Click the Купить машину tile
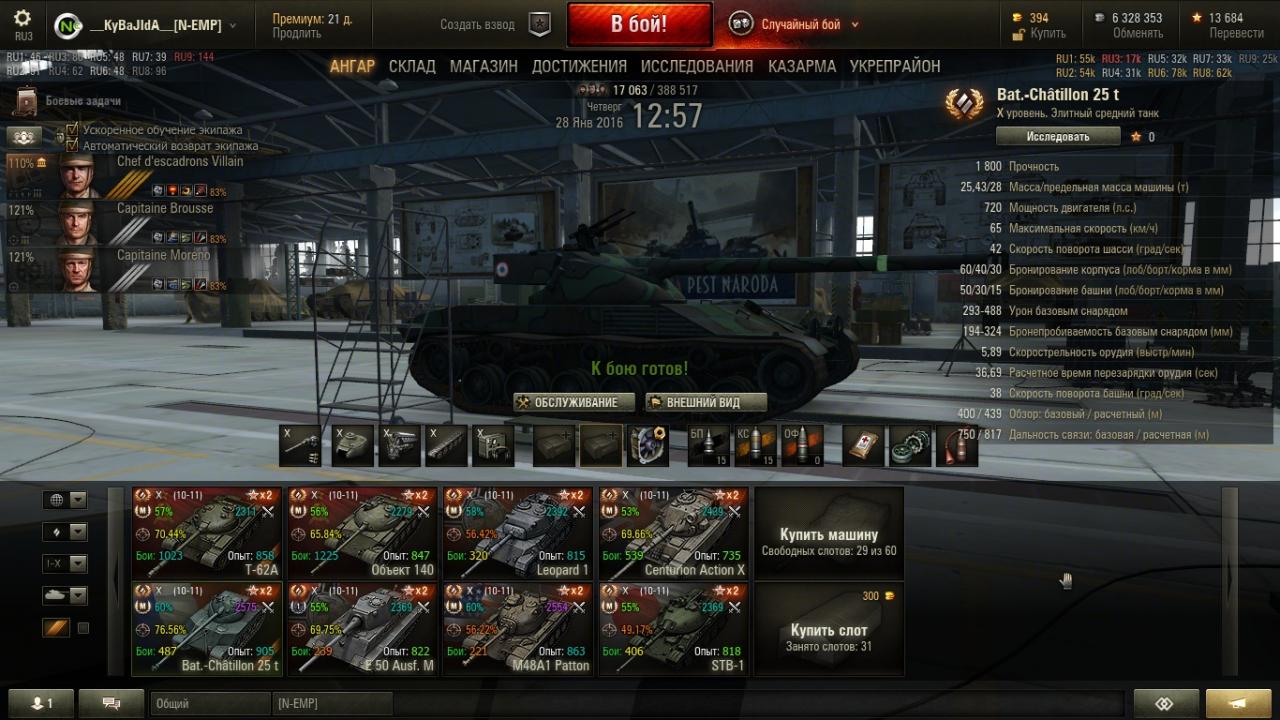 [829, 533]
